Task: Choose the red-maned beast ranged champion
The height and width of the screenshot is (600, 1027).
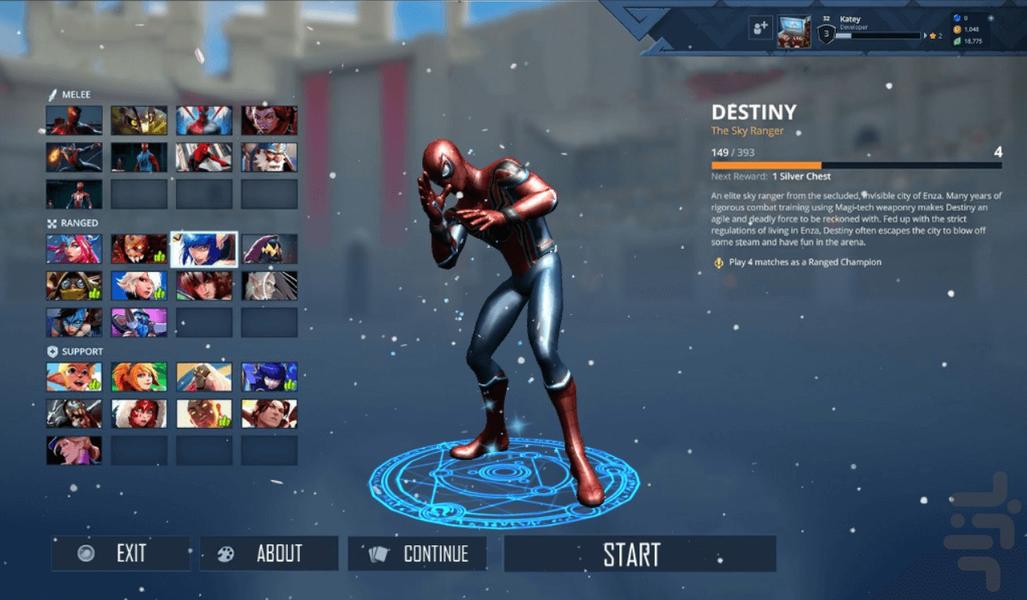Action: tap(139, 249)
